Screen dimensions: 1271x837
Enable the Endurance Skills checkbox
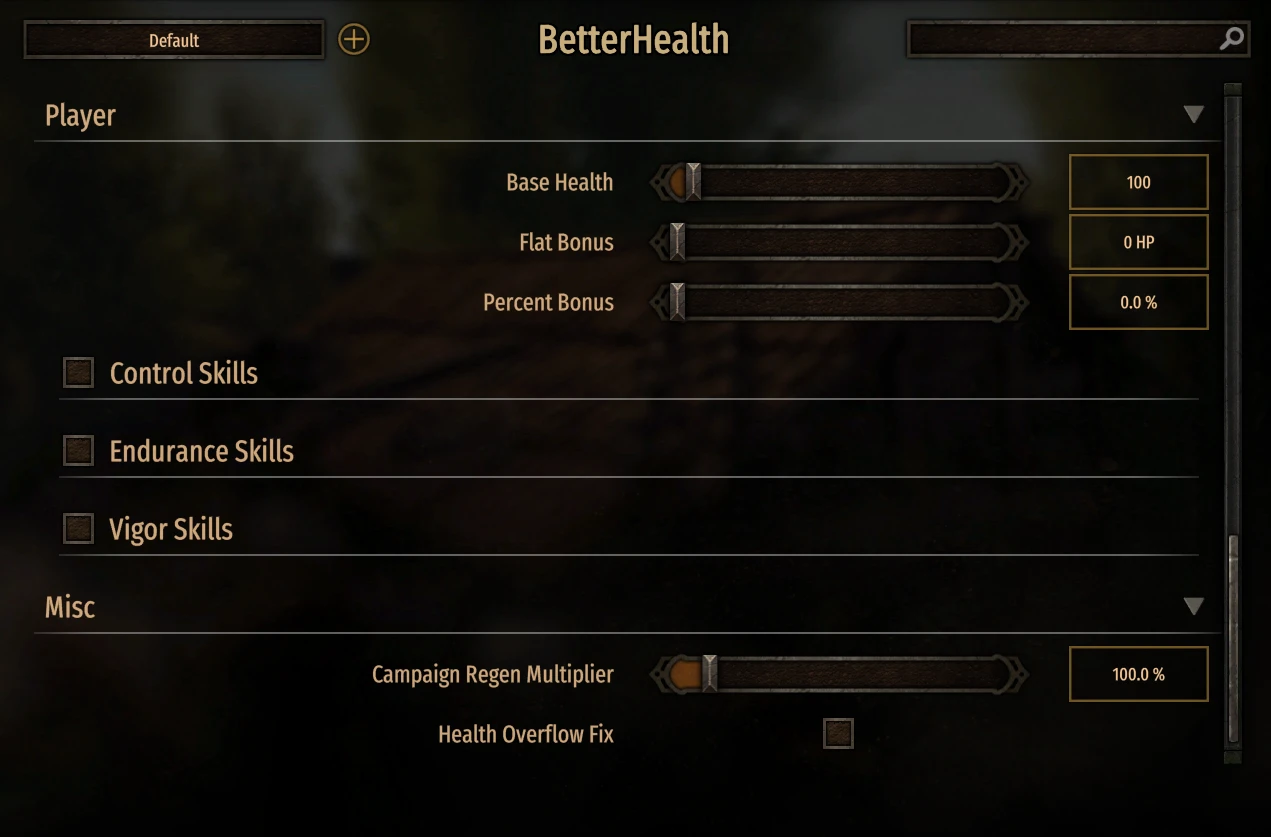(x=79, y=451)
